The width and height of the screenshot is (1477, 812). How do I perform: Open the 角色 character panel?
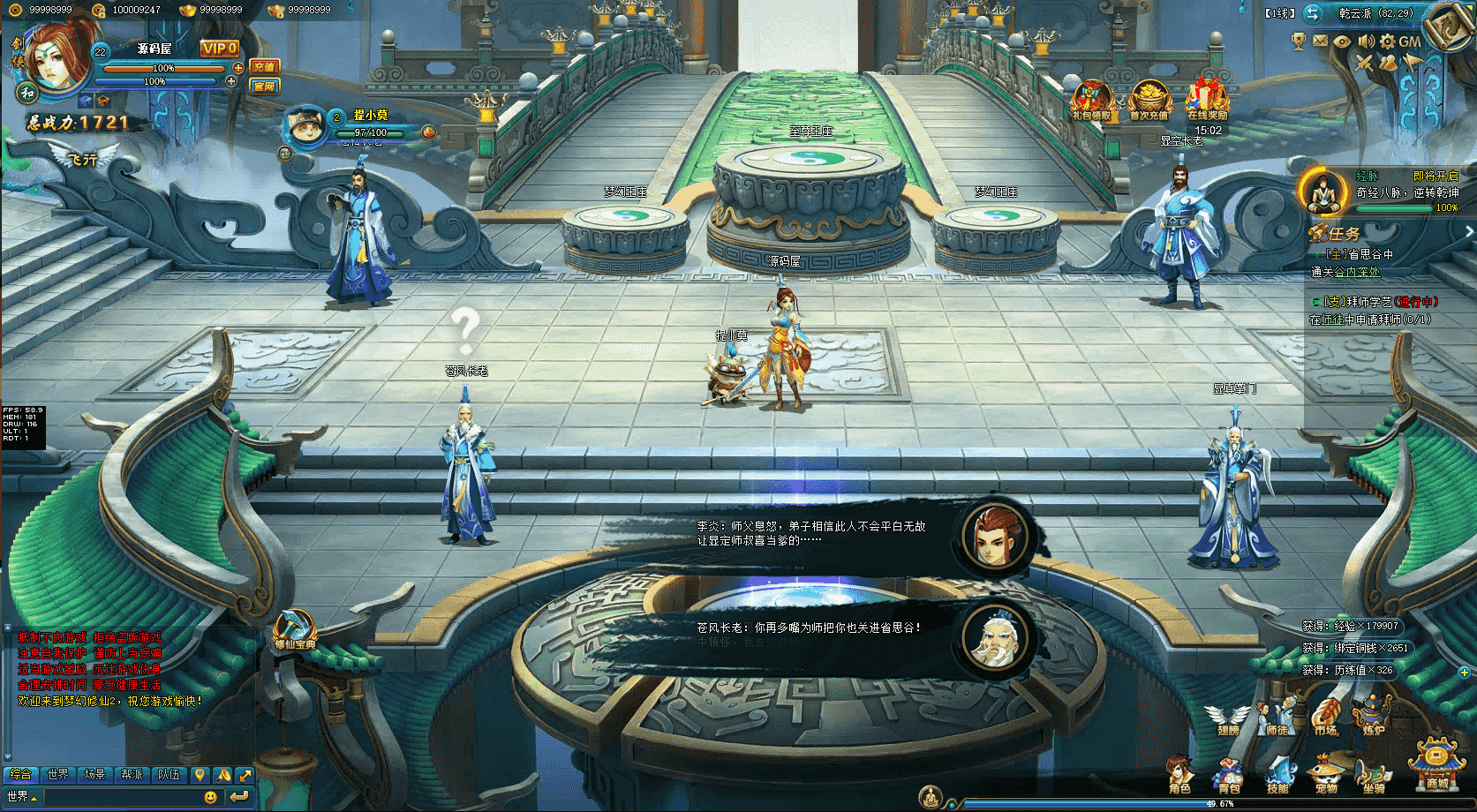1179,773
